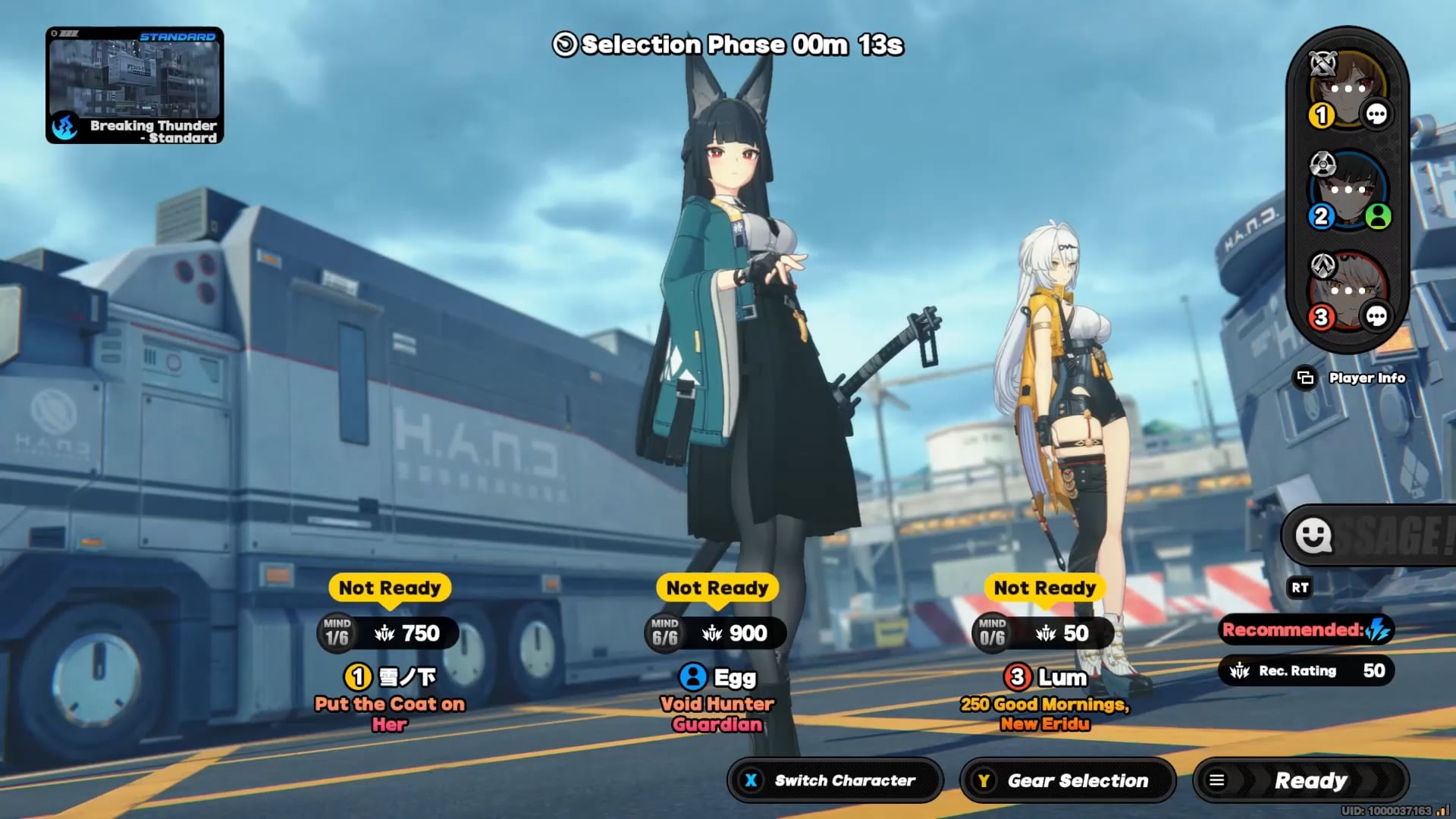This screenshot has width=1456, height=819.
Task: Open Gear Selection
Action: 1067,780
